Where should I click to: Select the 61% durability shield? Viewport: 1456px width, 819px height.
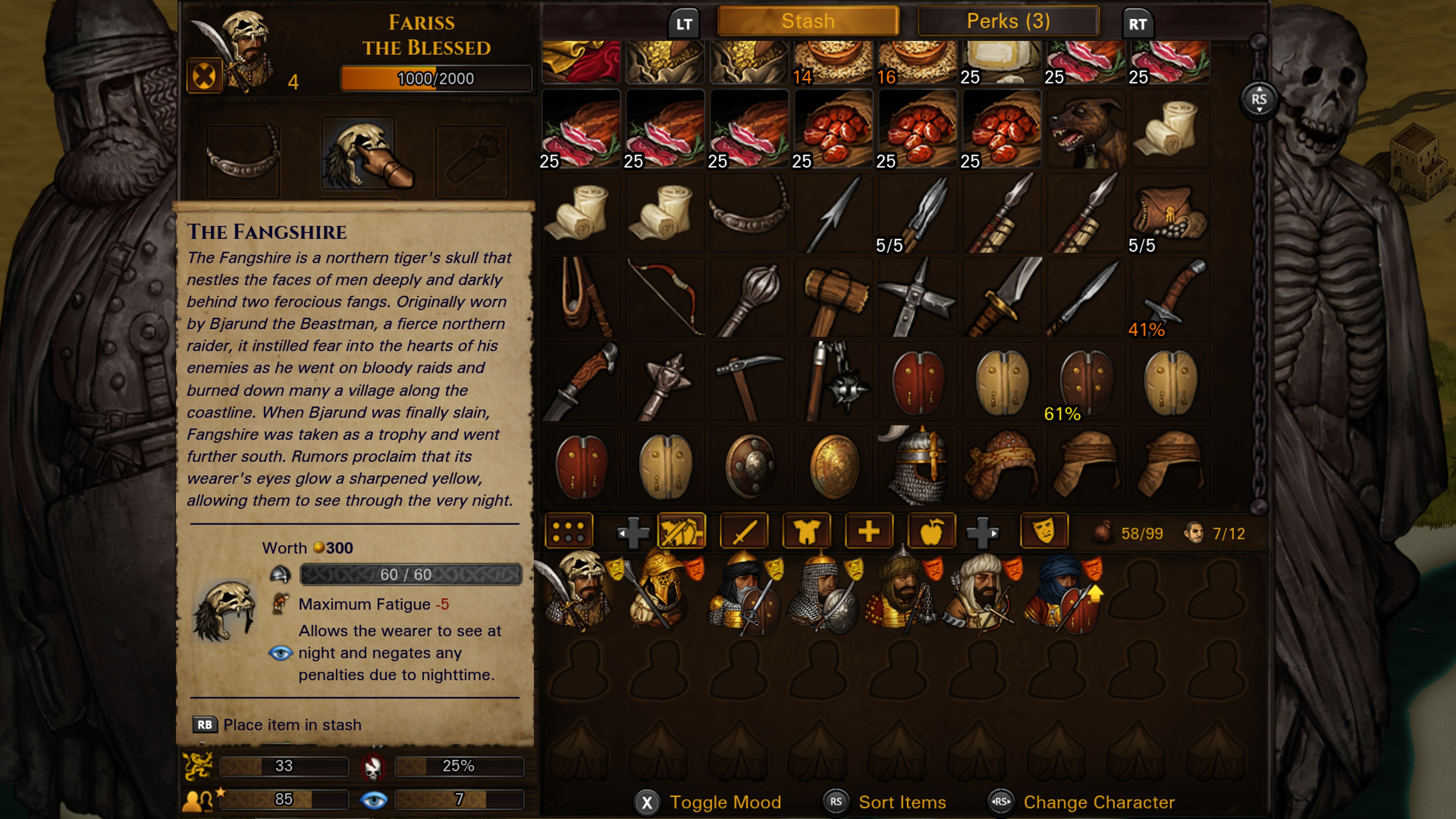click(x=1085, y=381)
